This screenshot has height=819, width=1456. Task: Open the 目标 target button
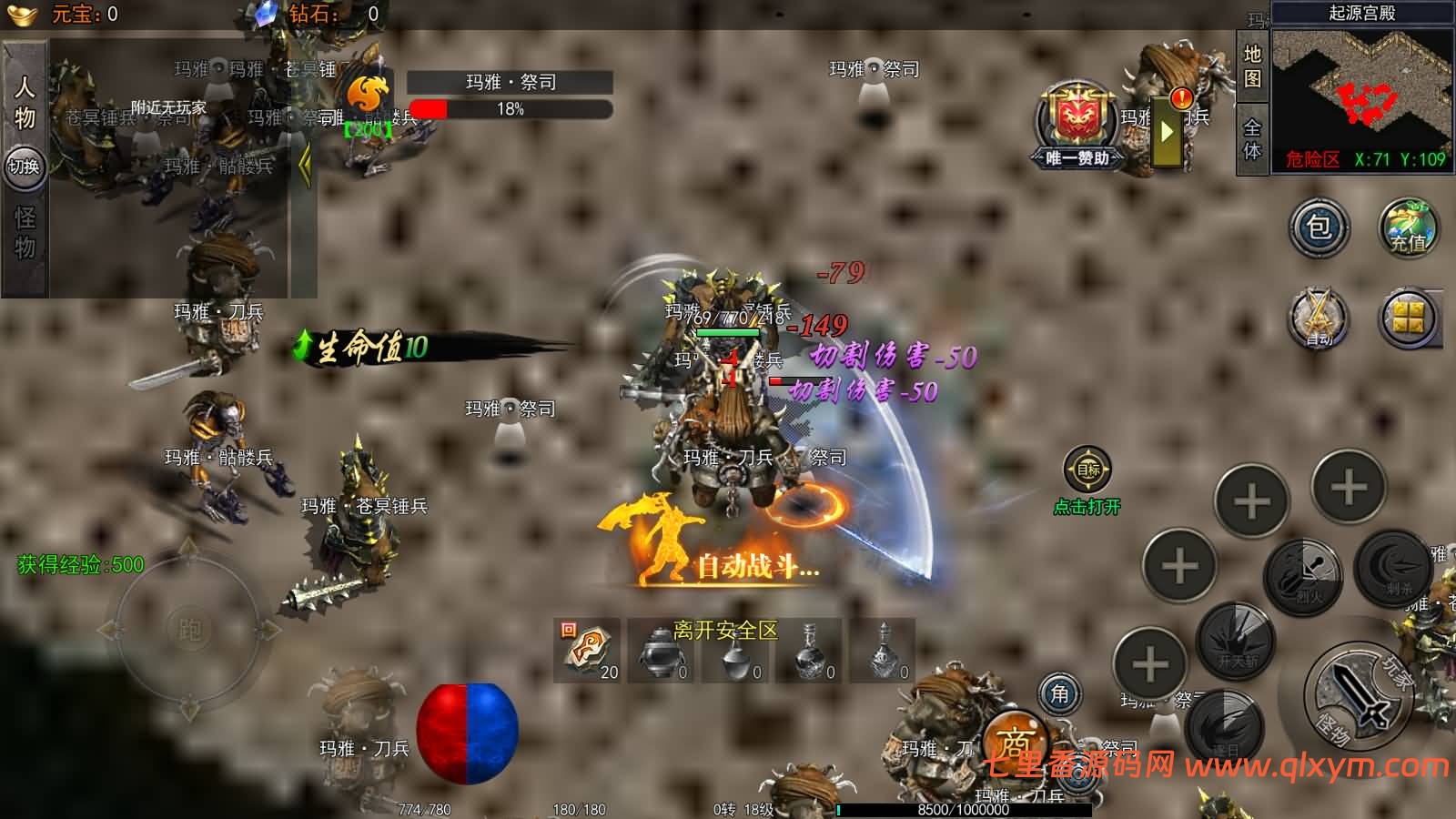tap(1088, 470)
